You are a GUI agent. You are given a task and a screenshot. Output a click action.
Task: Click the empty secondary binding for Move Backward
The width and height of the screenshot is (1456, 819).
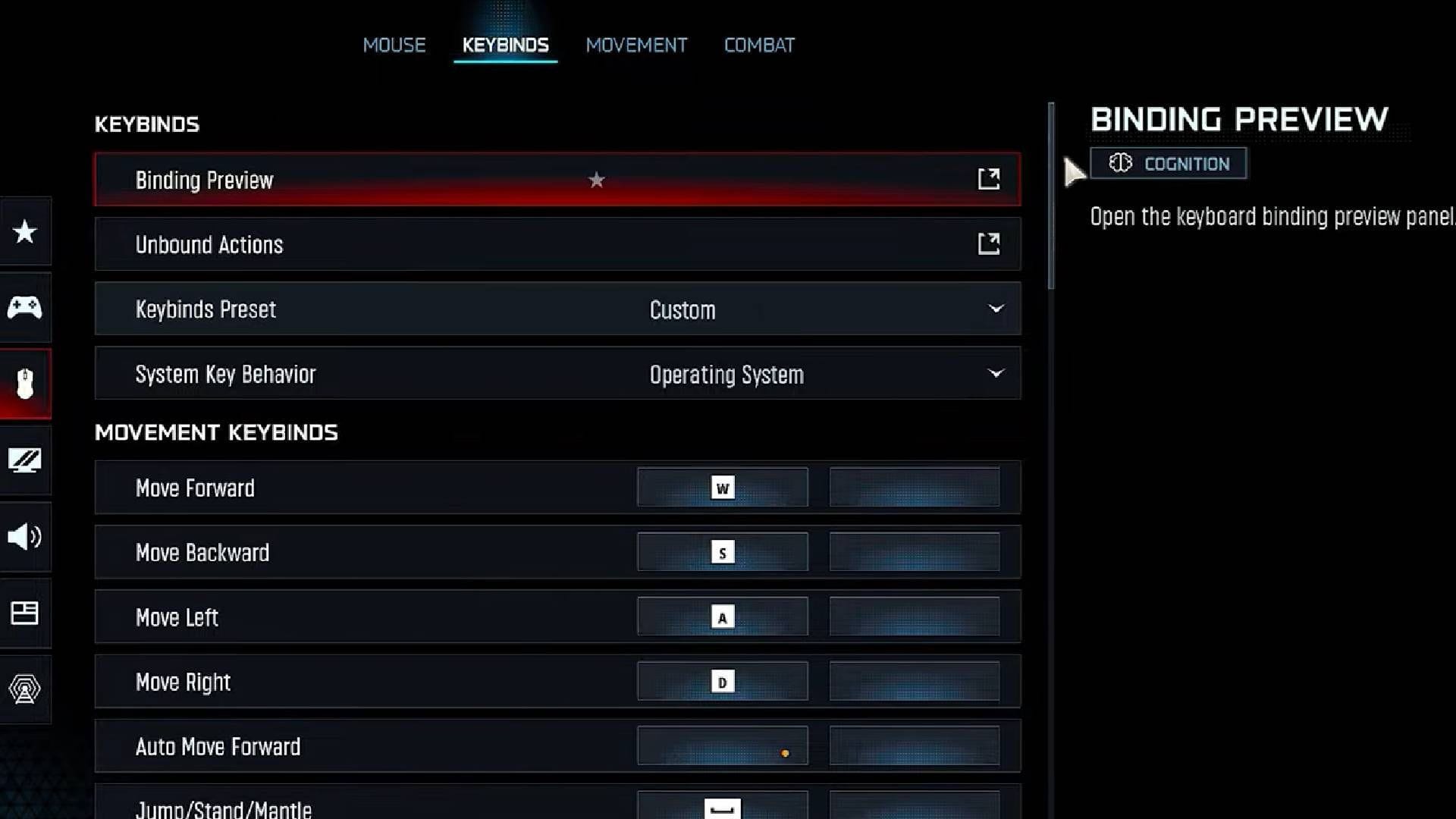(915, 552)
